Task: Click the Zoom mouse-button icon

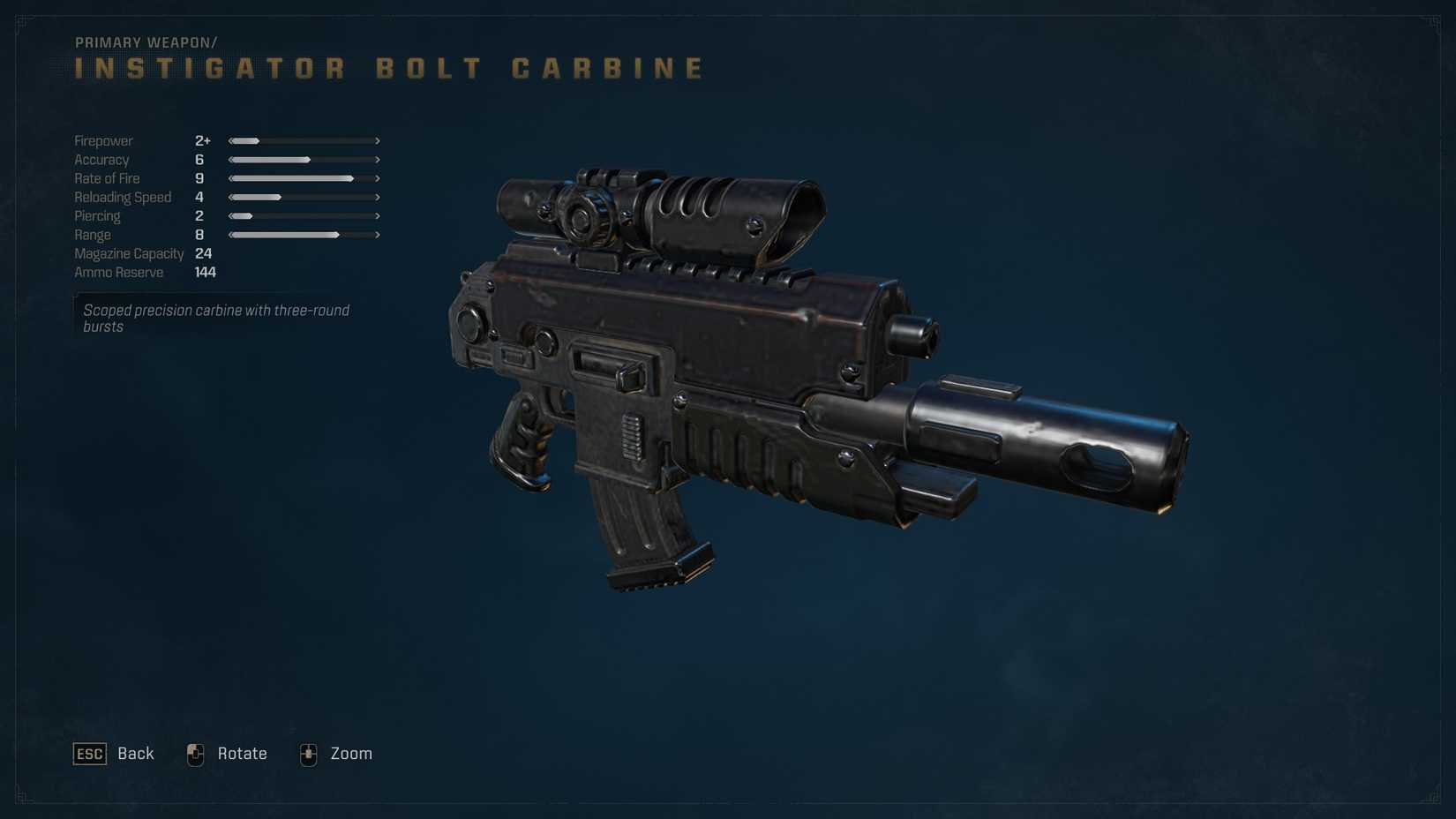Action: [x=308, y=755]
